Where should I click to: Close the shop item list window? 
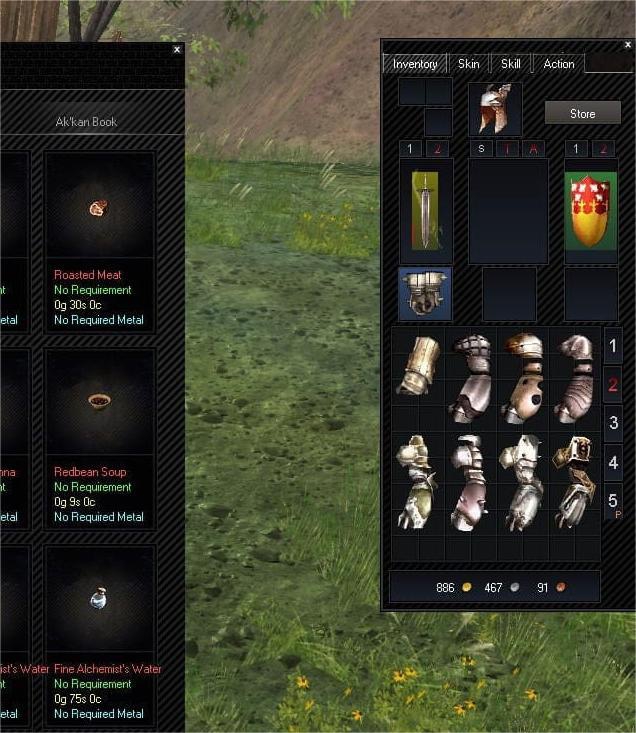[177, 49]
